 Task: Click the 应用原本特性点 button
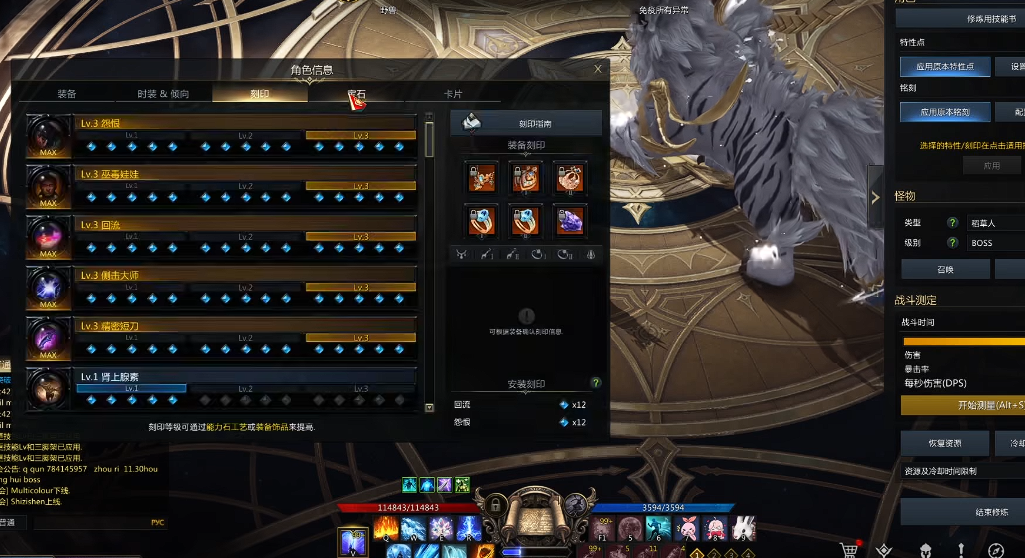point(945,67)
